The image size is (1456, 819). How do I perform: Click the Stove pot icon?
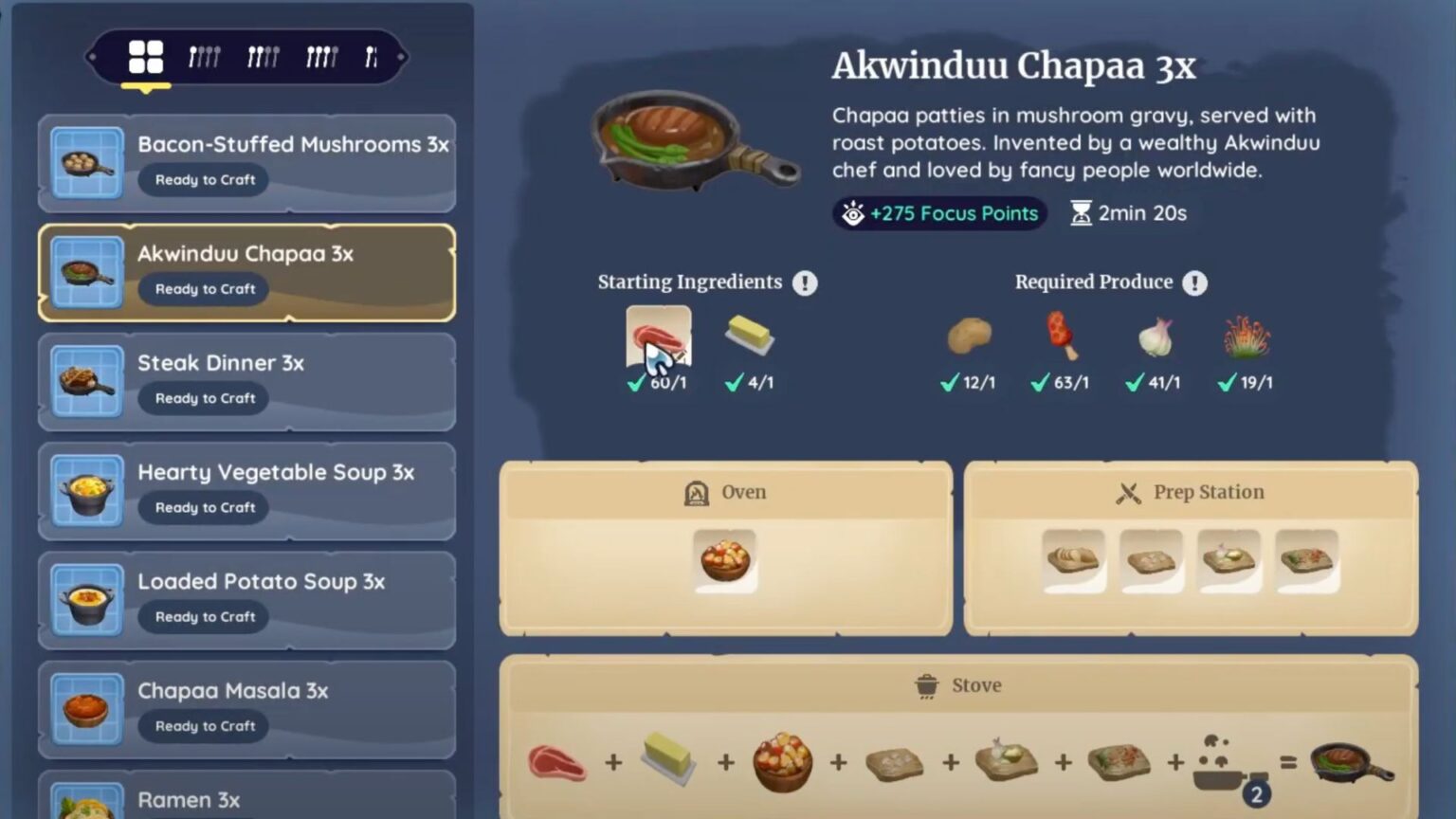coord(925,684)
